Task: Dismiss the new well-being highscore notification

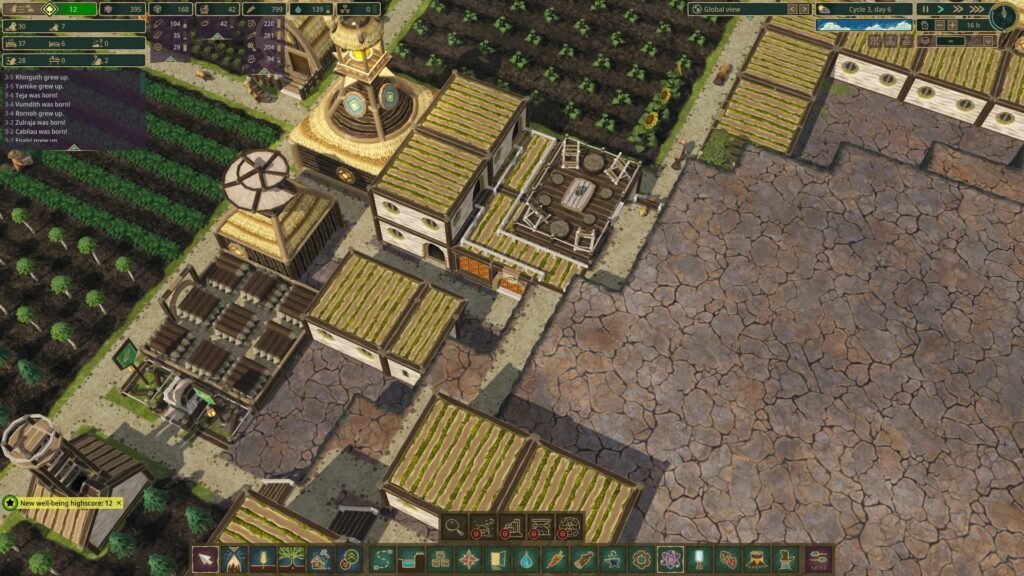Action: click(119, 502)
